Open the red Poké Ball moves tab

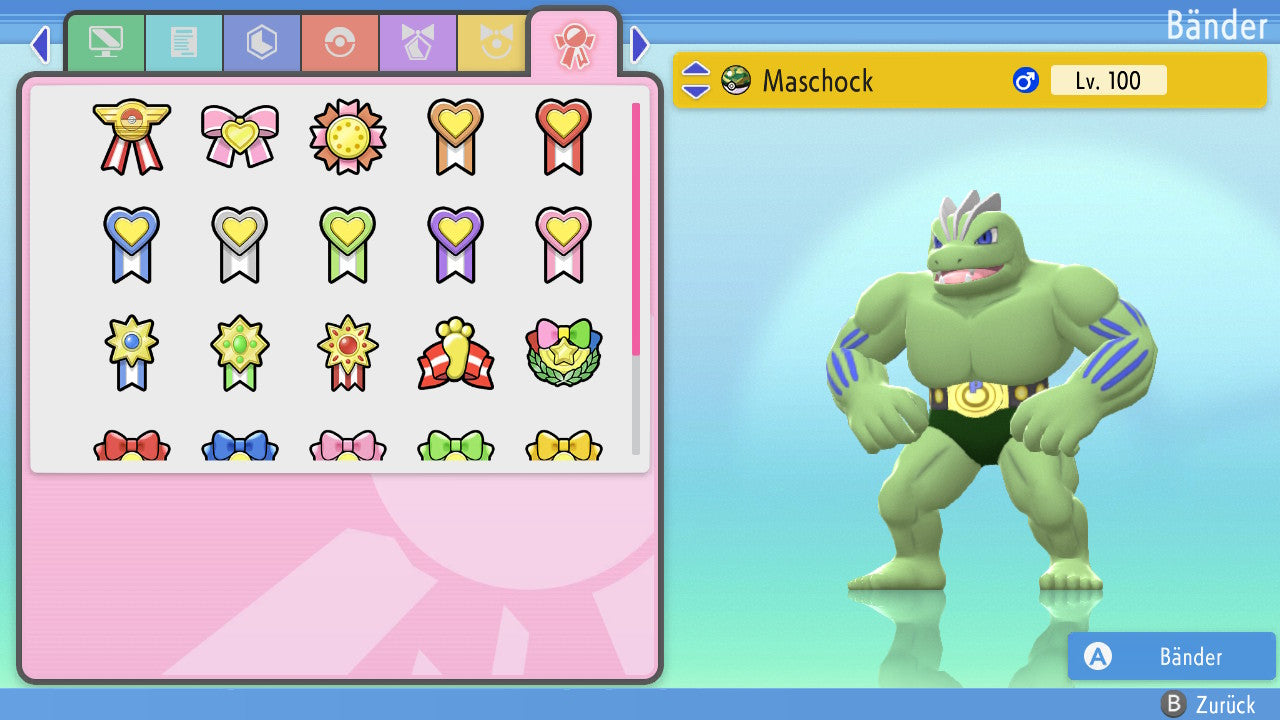(340, 43)
